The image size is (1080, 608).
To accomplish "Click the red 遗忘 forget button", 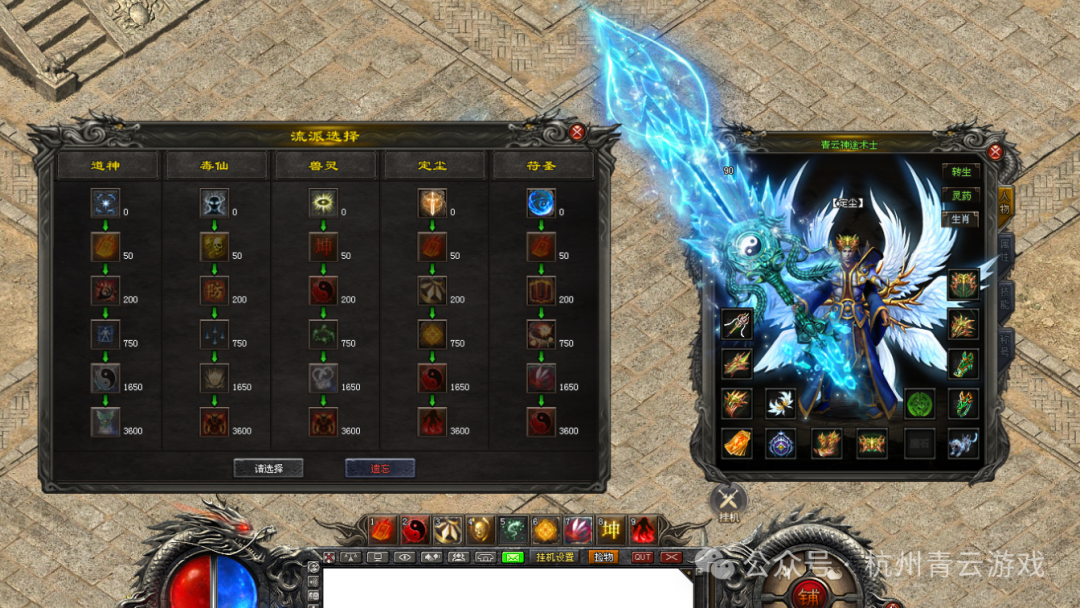I will tap(379, 468).
